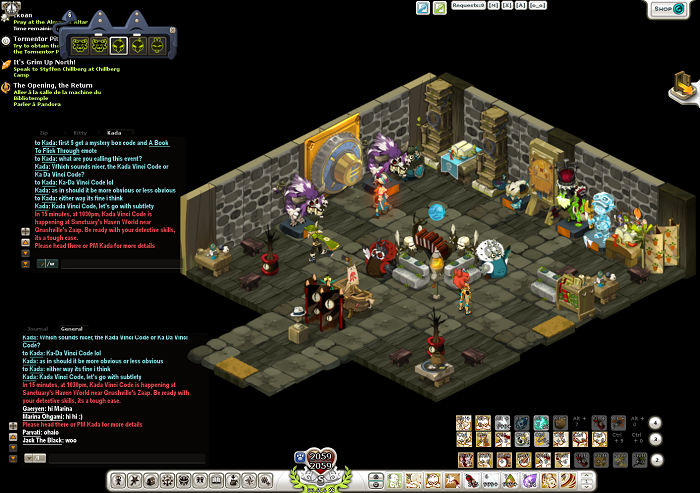700x493 pixels.
Task: Open the Journal chat tab
Action: pyautogui.click(x=37, y=328)
